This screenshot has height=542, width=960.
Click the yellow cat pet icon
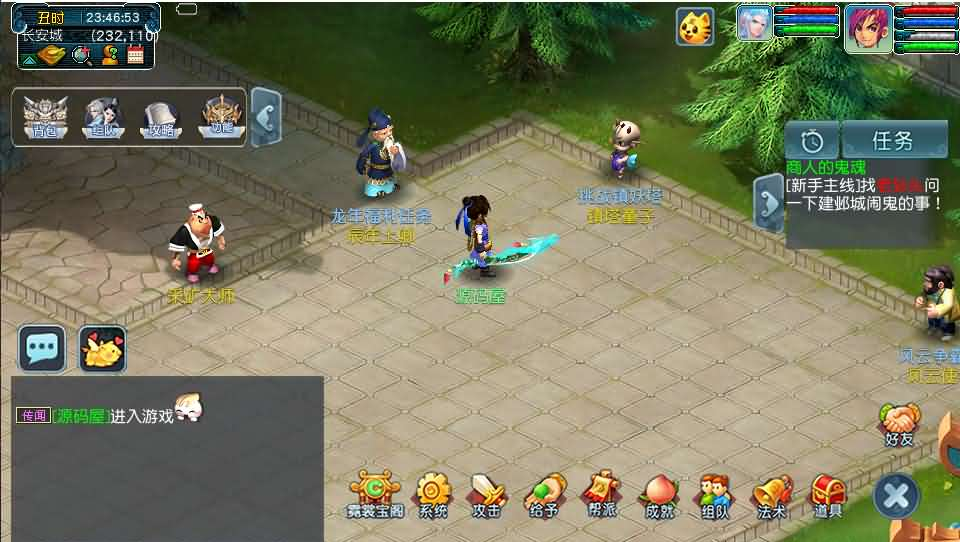click(695, 26)
